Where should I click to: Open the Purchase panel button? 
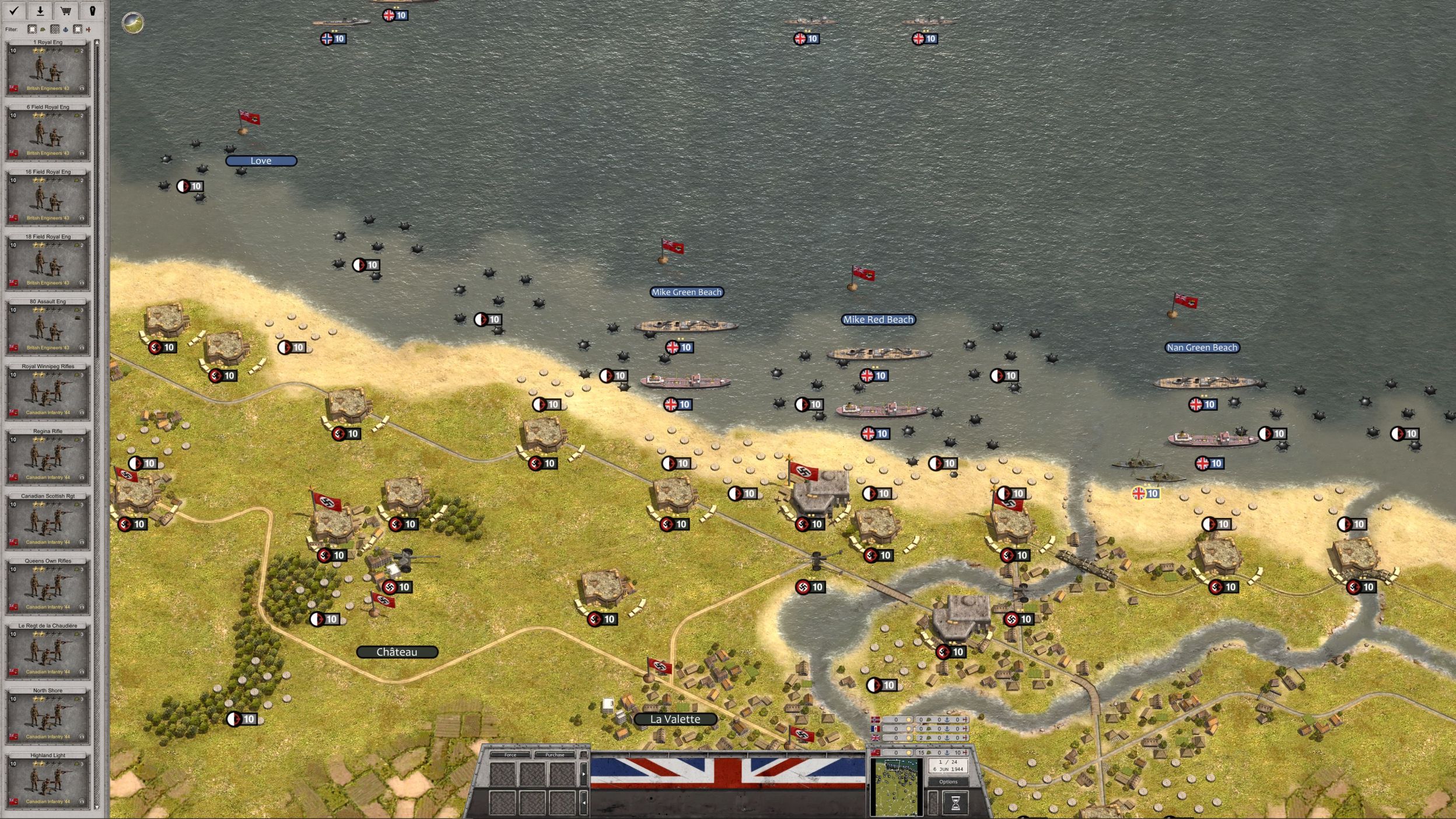(x=554, y=755)
